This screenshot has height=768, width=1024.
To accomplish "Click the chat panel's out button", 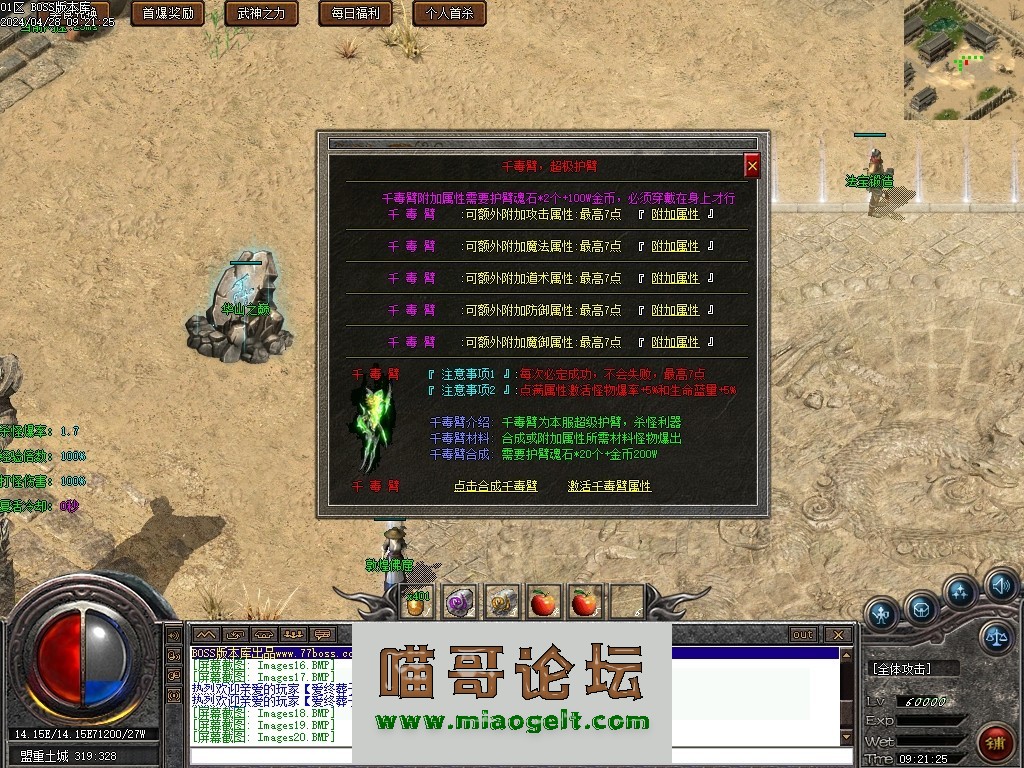I will [802, 635].
